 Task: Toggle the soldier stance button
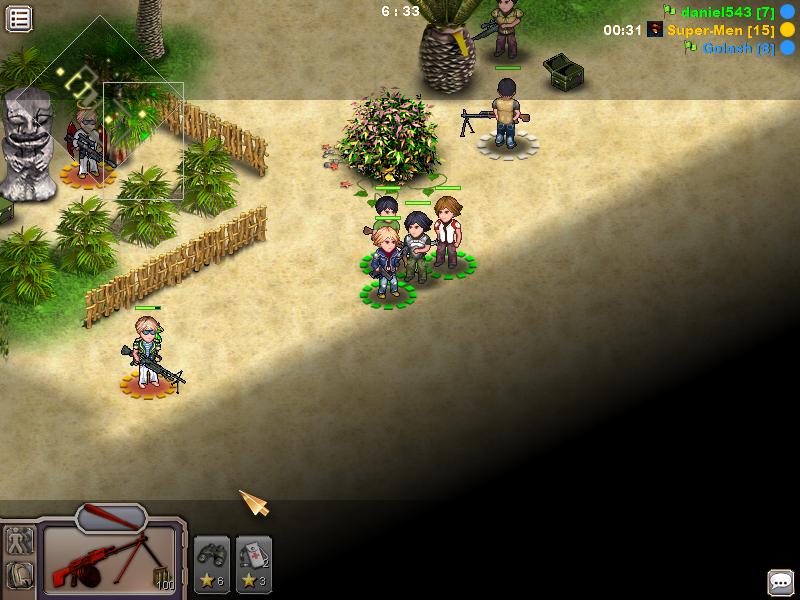pyautogui.click(x=19, y=541)
